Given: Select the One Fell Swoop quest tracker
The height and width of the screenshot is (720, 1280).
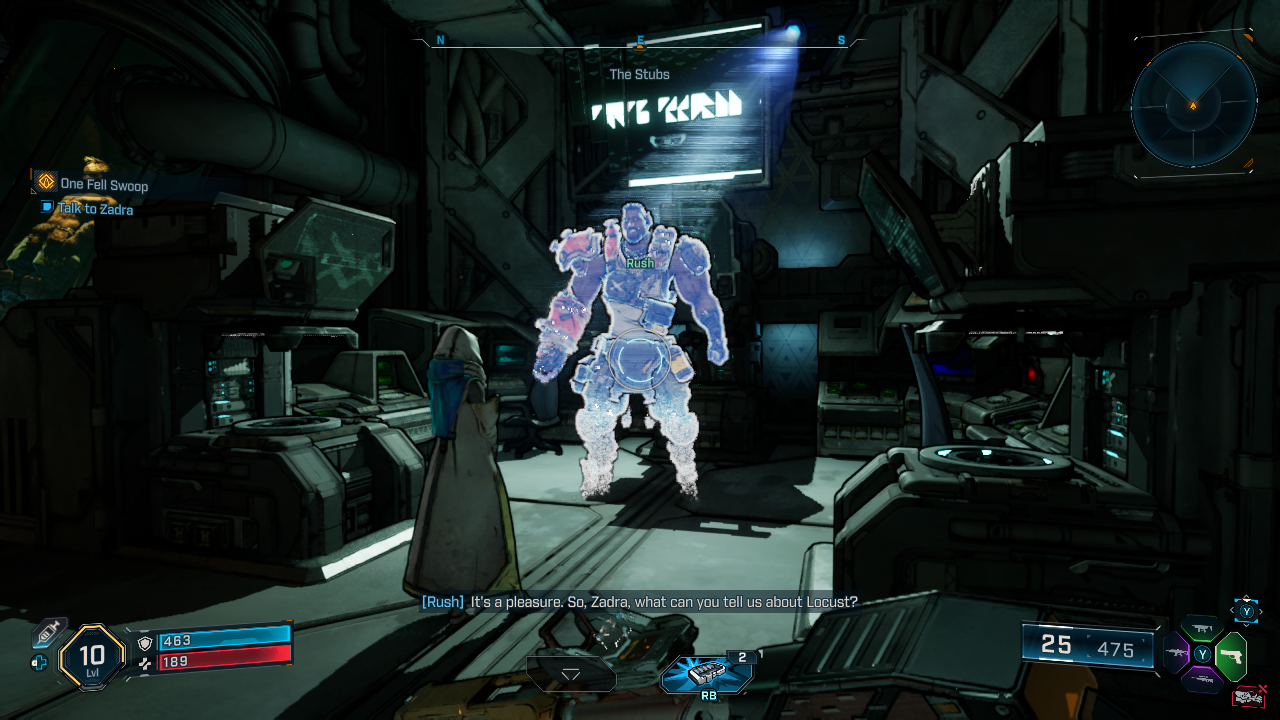Looking at the screenshot, I should 103,184.
